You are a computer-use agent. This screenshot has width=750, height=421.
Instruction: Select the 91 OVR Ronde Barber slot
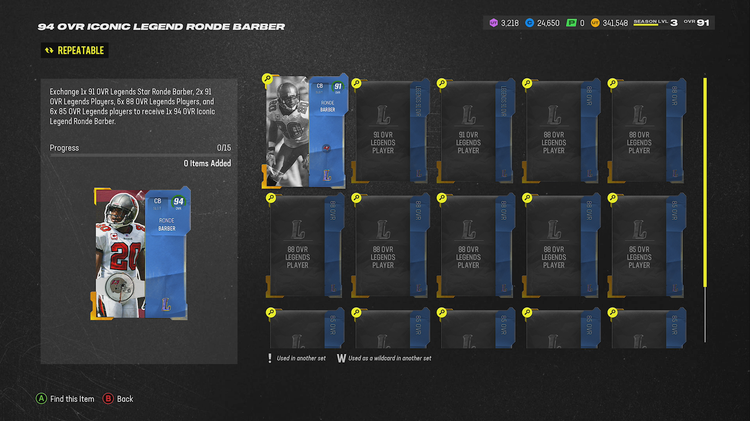pyautogui.click(x=306, y=130)
